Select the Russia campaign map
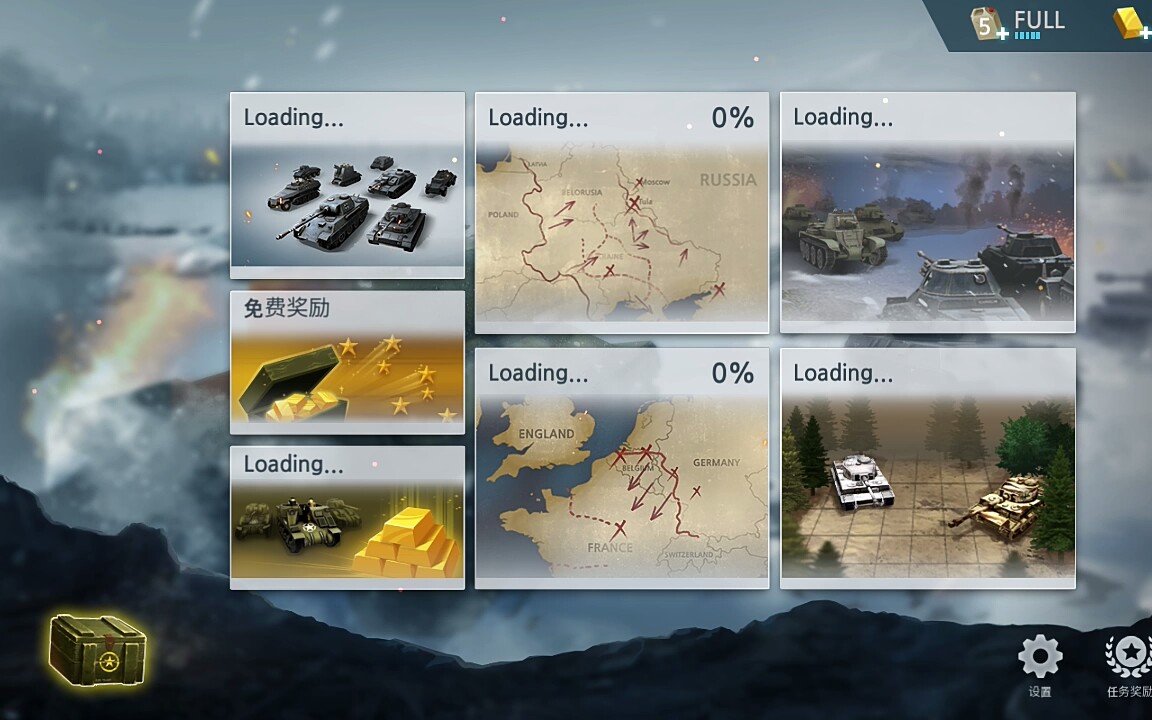 (621, 212)
